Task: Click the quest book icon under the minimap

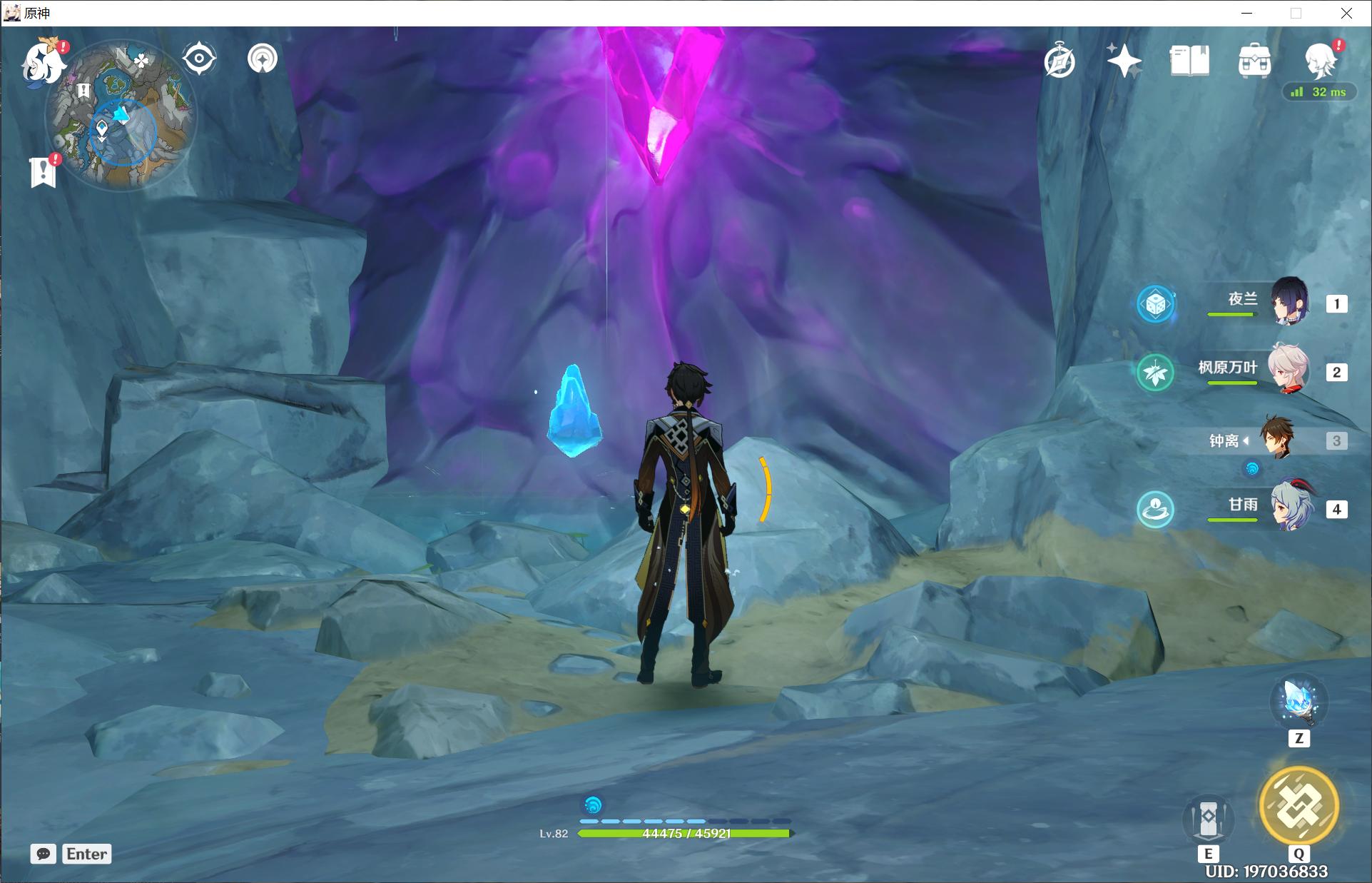Action: tap(44, 171)
